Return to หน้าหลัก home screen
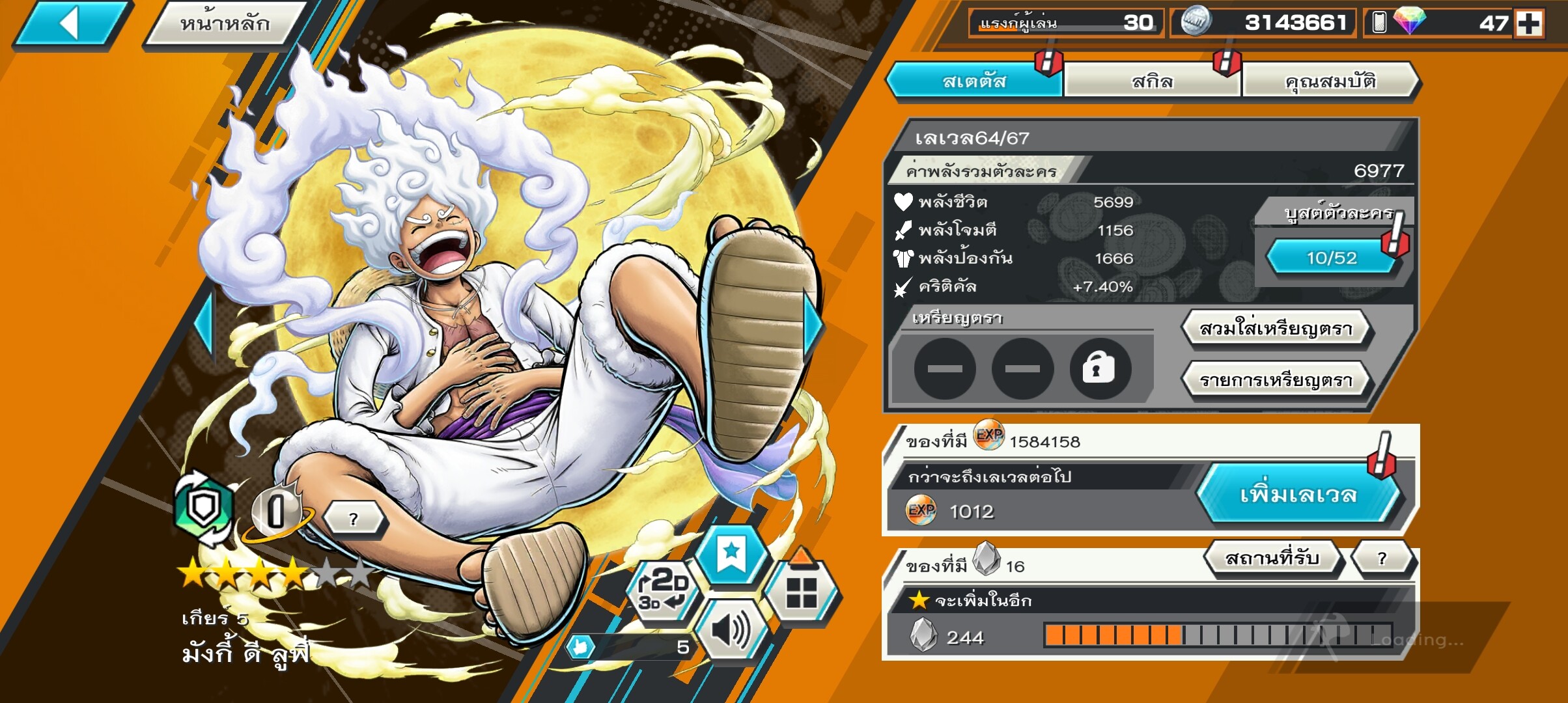The height and width of the screenshot is (703, 1568). click(225, 24)
